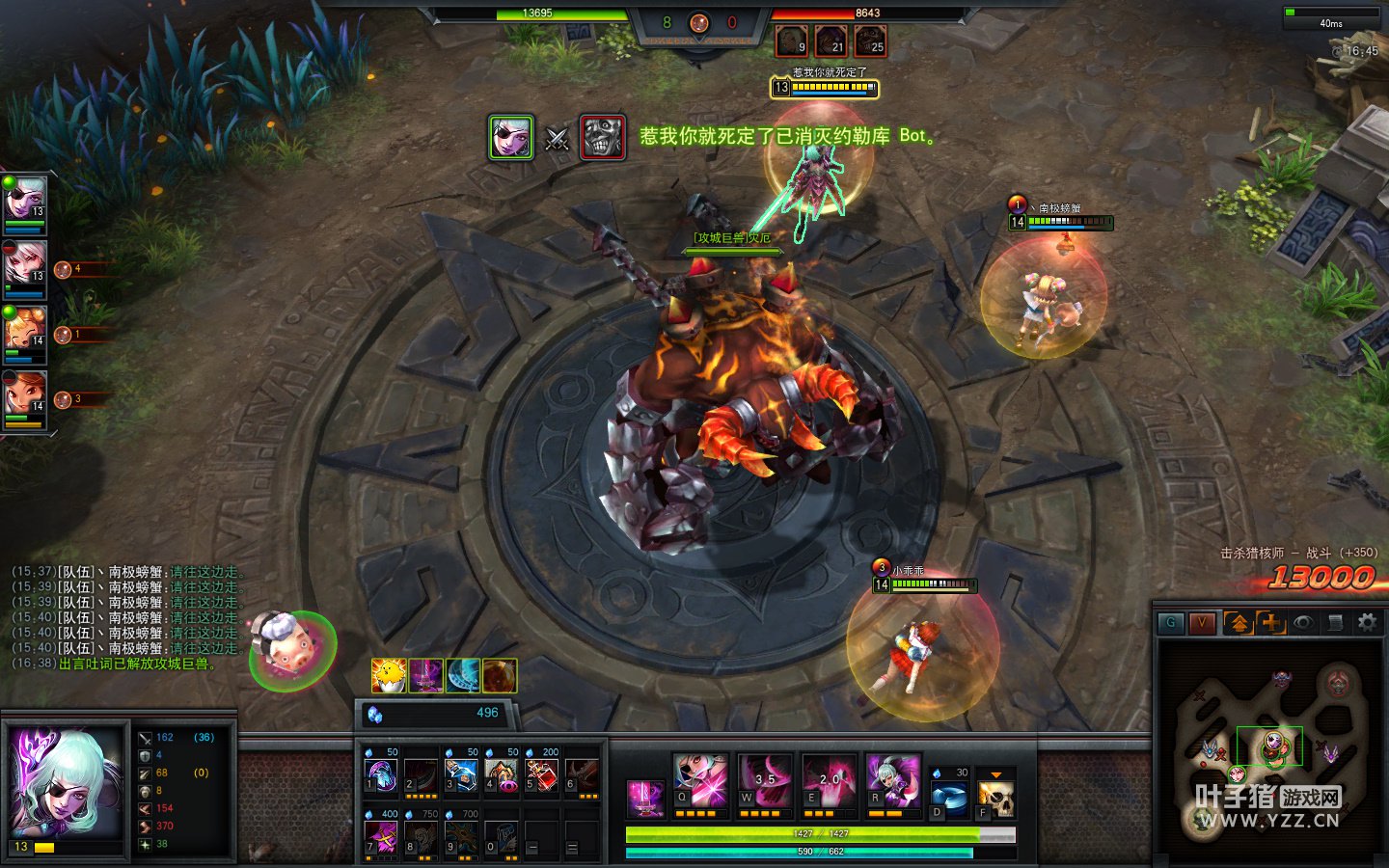Use the eye ward item in slot 4
The height and width of the screenshot is (868, 1389).
[502, 775]
